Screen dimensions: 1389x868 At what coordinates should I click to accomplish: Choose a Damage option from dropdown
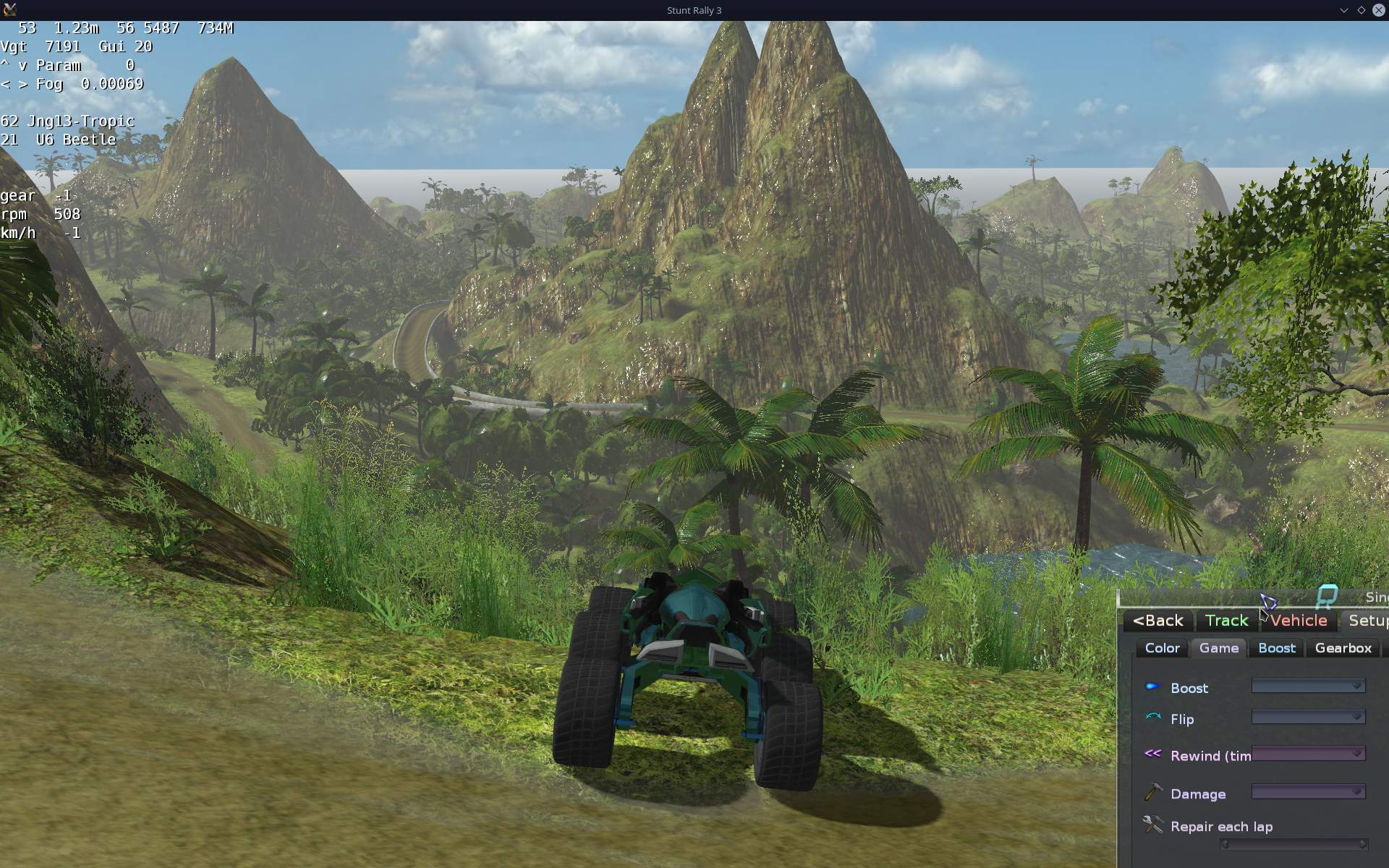(x=1308, y=792)
